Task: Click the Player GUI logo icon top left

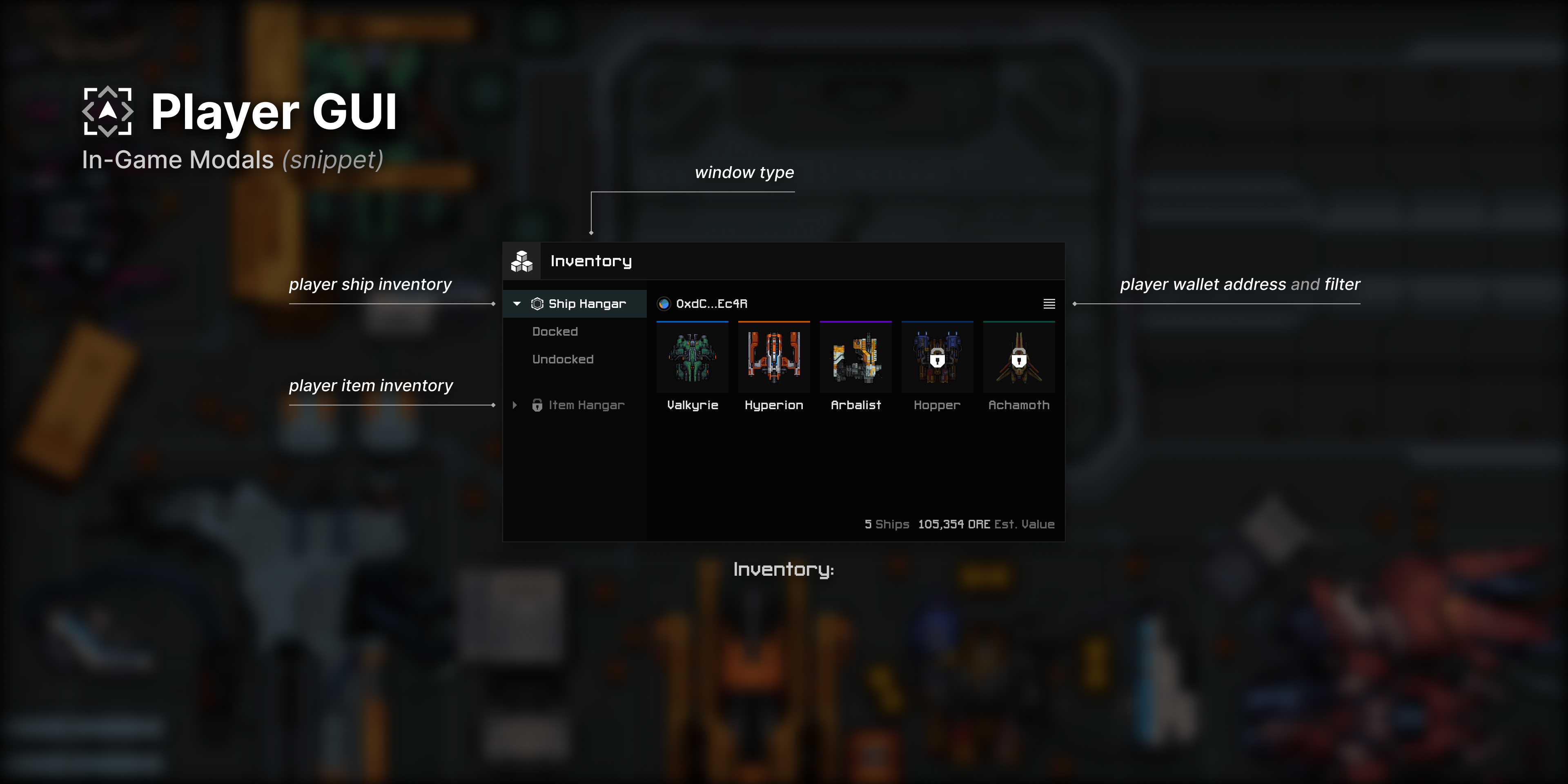Action: coord(108,111)
